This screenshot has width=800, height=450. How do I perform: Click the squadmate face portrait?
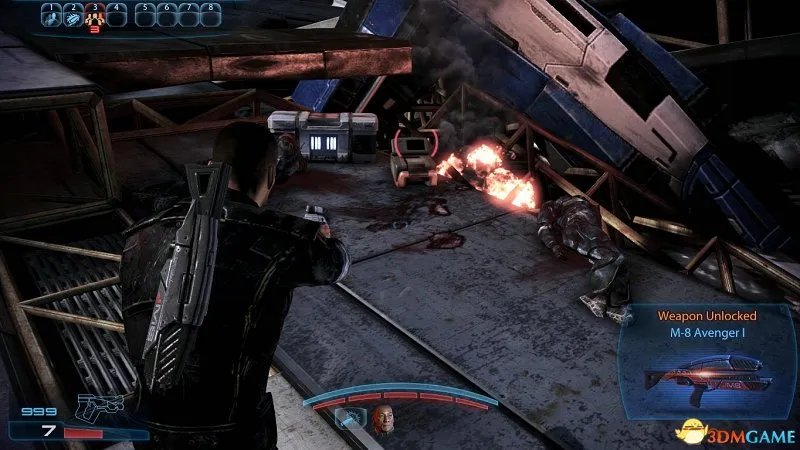pyautogui.click(x=382, y=421)
